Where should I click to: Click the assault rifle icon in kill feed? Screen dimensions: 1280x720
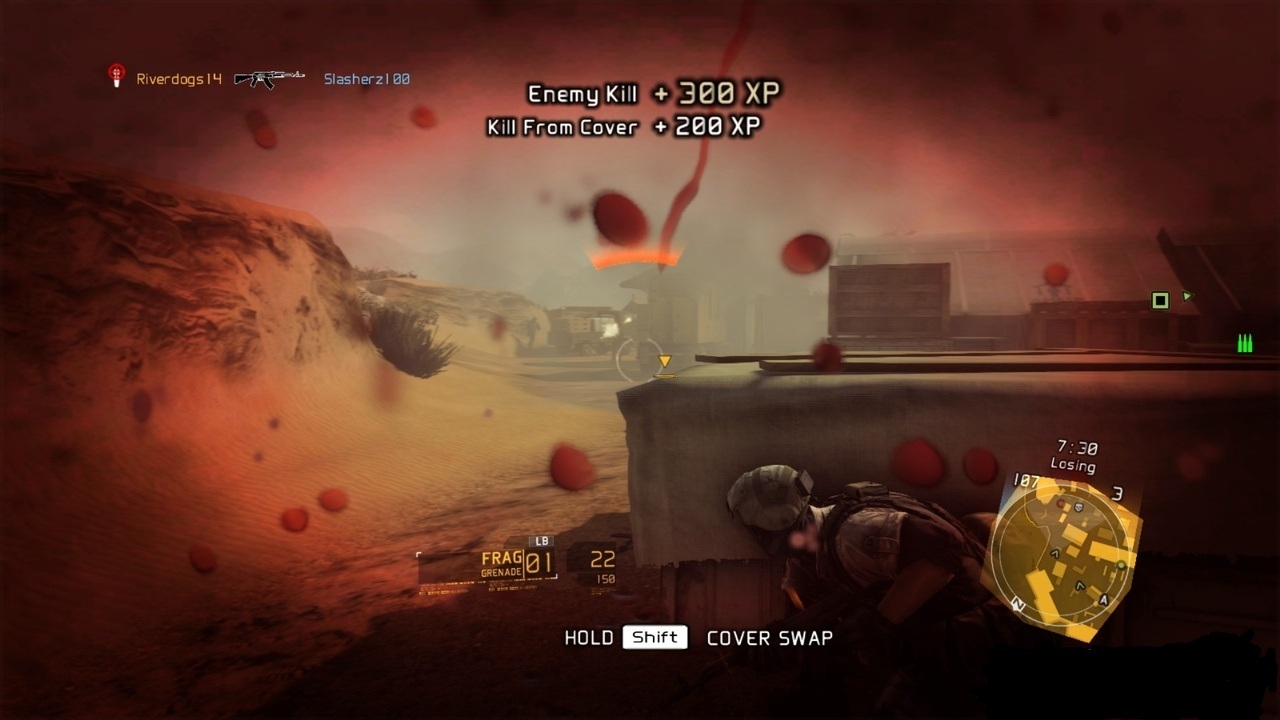click(270, 78)
